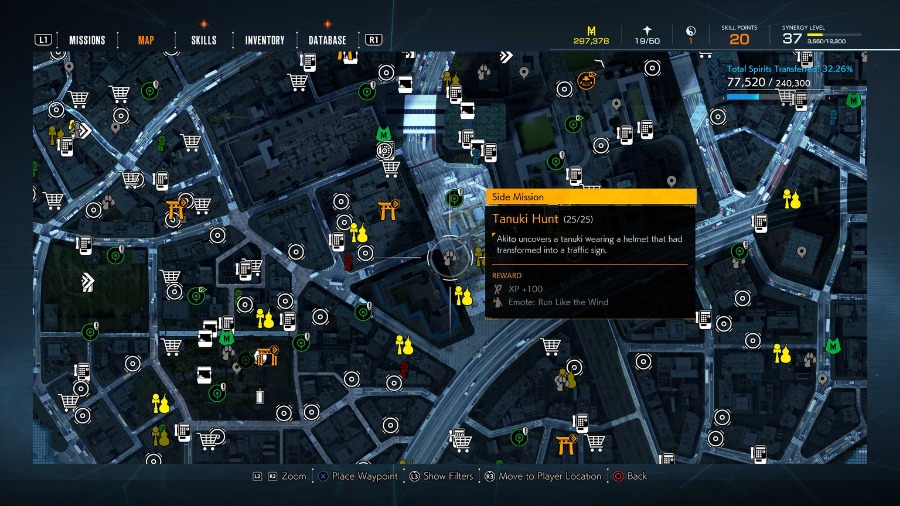Open the Database tab

(x=327, y=40)
